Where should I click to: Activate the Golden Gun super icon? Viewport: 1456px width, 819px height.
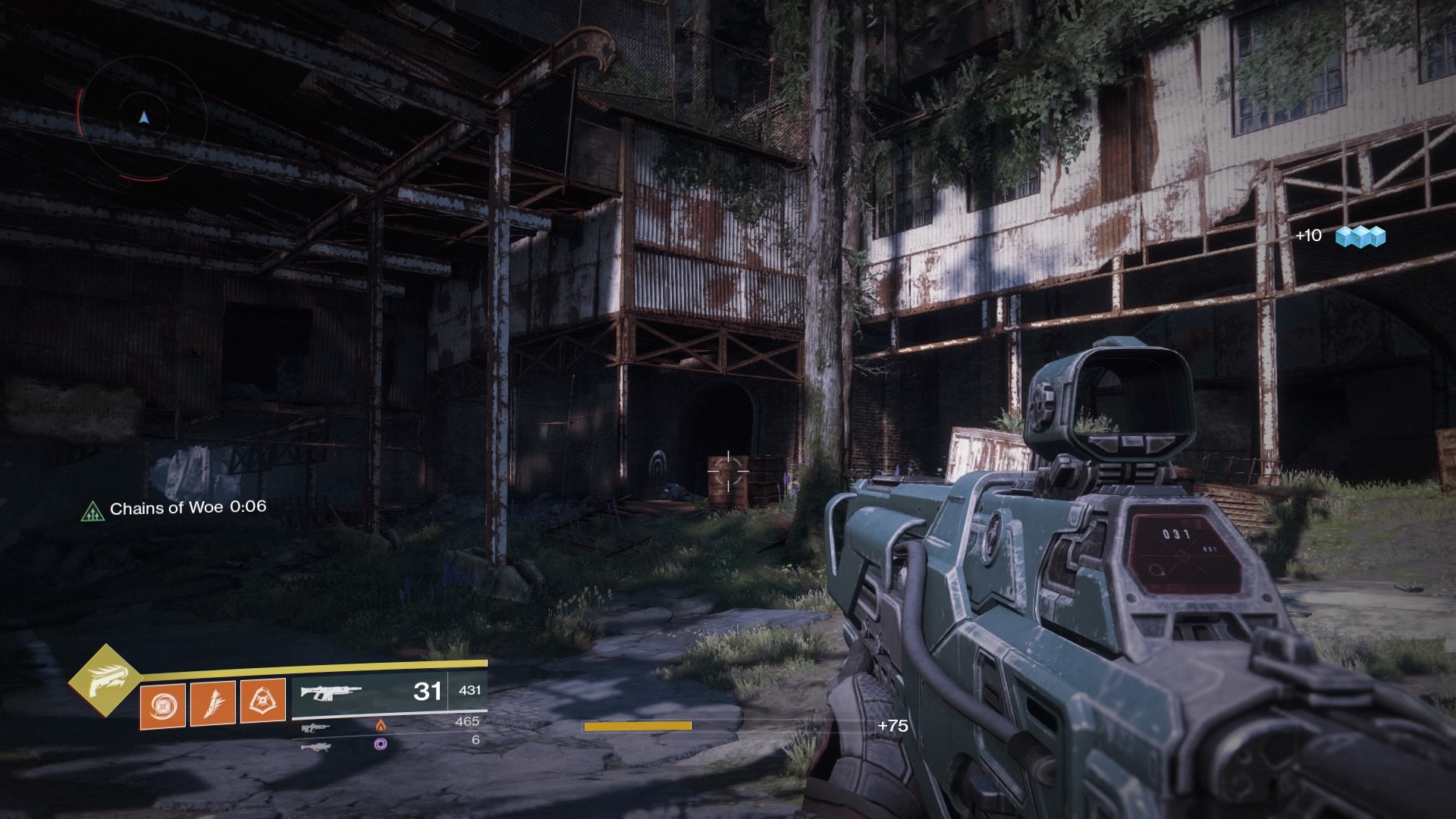104,682
